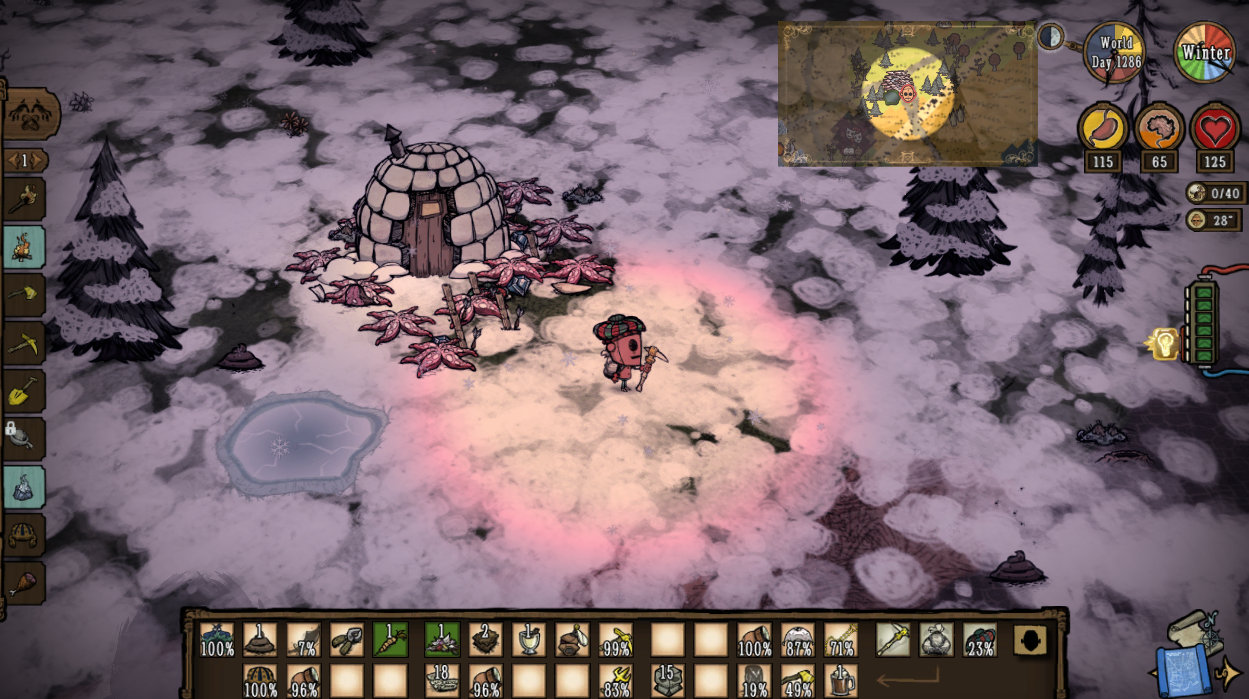This screenshot has width=1249, height=699.
Task: Click the shears inventory slot
Action: (347, 639)
